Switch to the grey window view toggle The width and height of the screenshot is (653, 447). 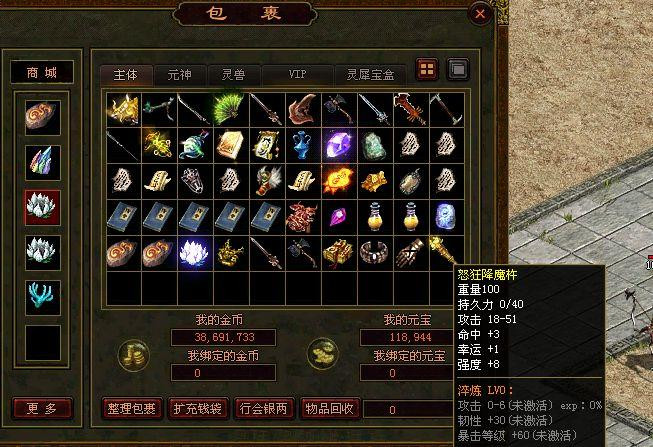click(457, 70)
